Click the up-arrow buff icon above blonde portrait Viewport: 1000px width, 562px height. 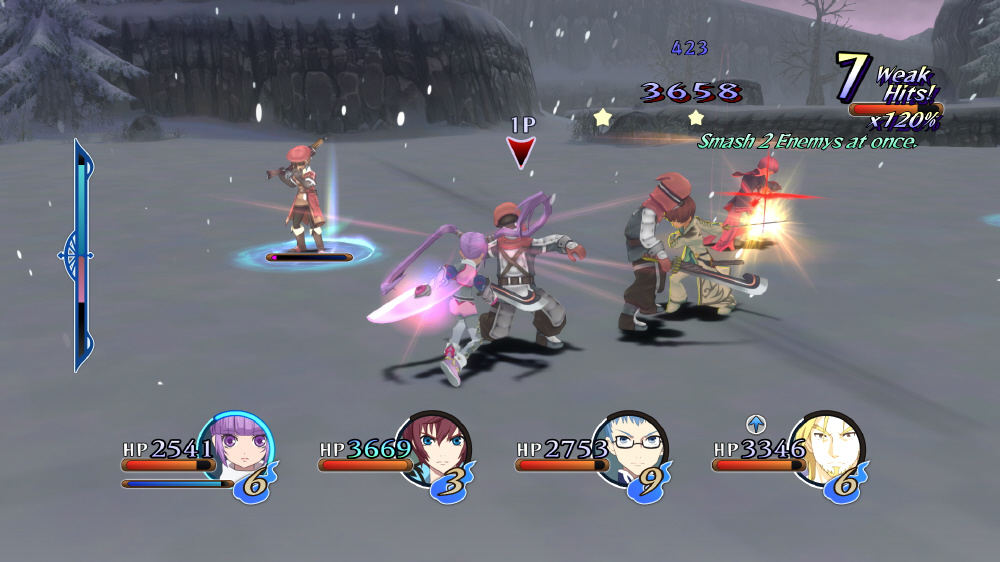coord(754,423)
